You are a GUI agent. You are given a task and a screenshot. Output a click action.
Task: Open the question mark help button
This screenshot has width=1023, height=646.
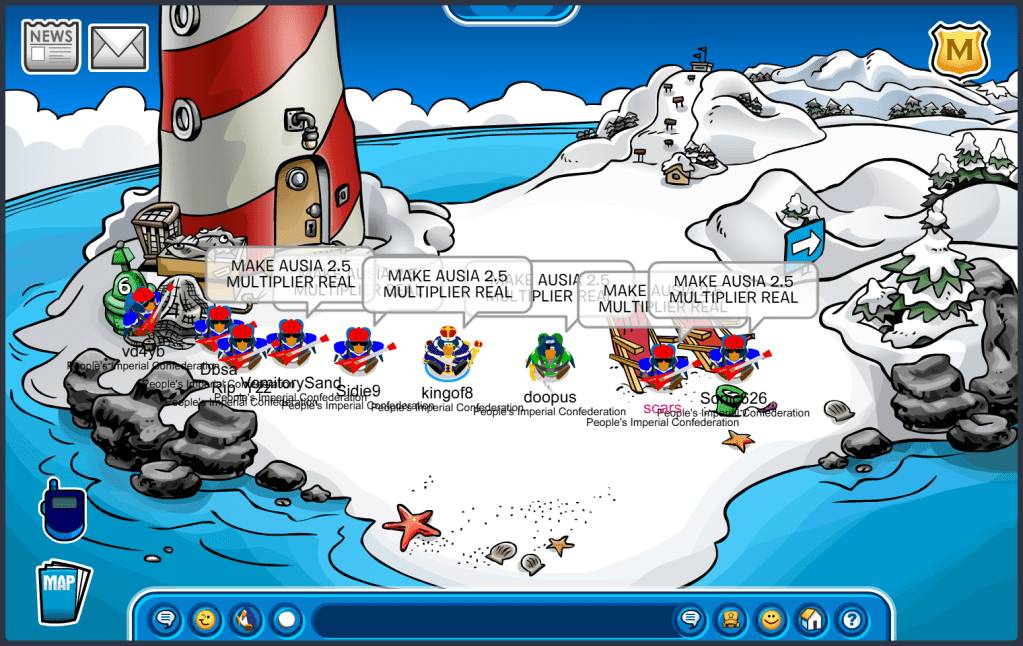coord(851,620)
